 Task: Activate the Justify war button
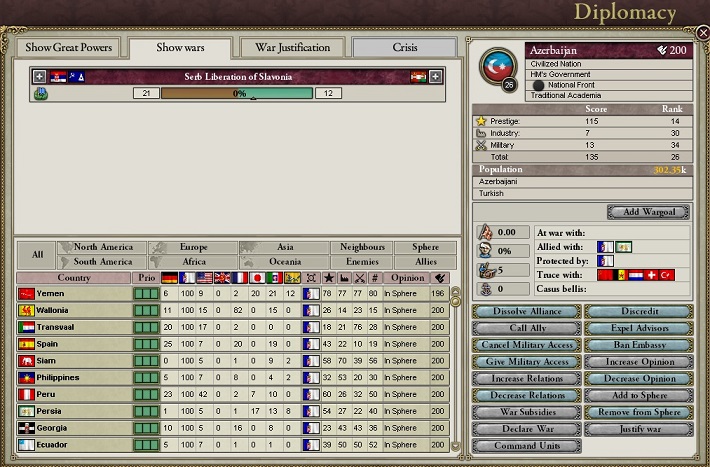[640, 429]
